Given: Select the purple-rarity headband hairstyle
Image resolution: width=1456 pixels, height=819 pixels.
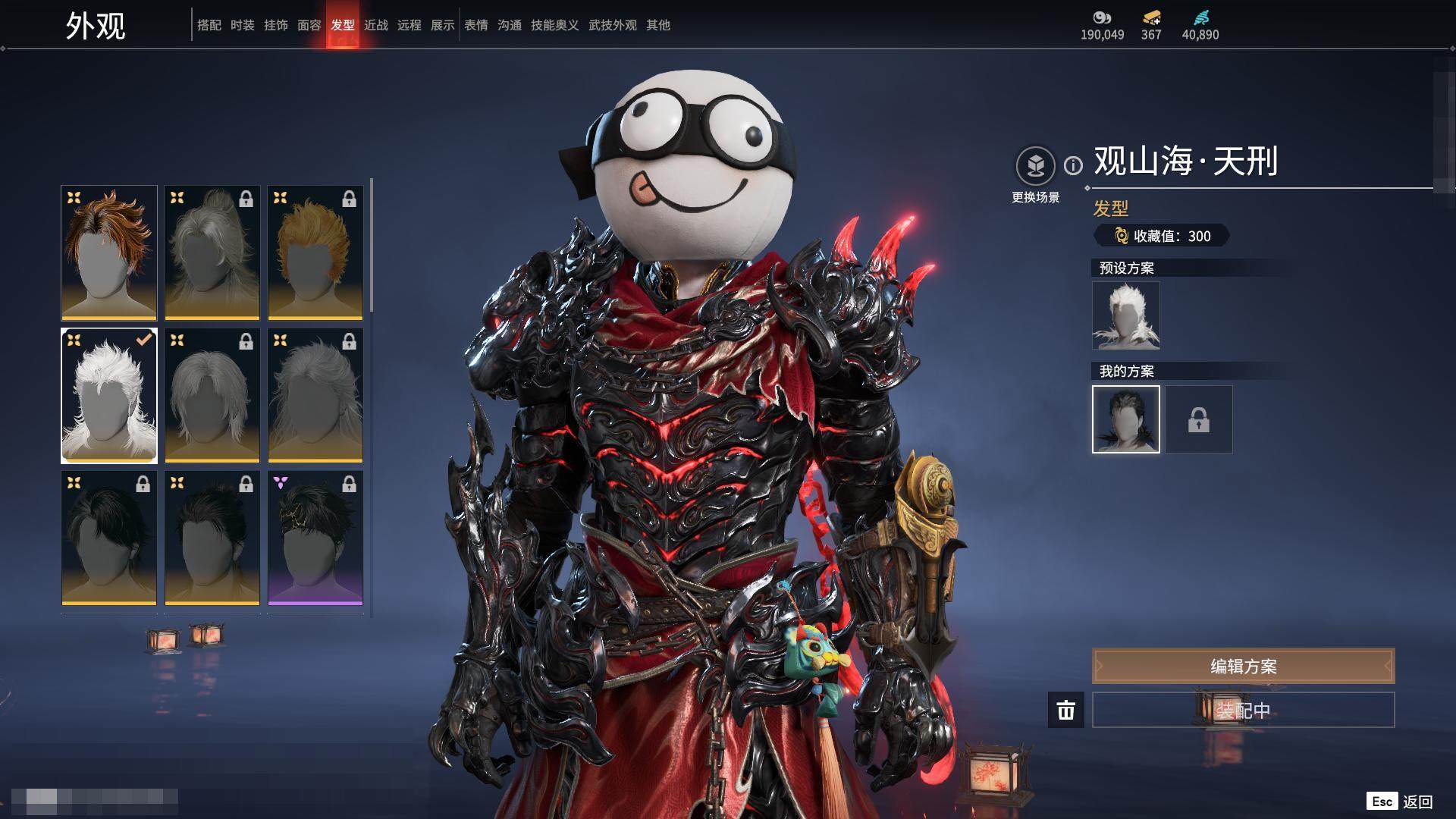Looking at the screenshot, I should (x=315, y=538).
